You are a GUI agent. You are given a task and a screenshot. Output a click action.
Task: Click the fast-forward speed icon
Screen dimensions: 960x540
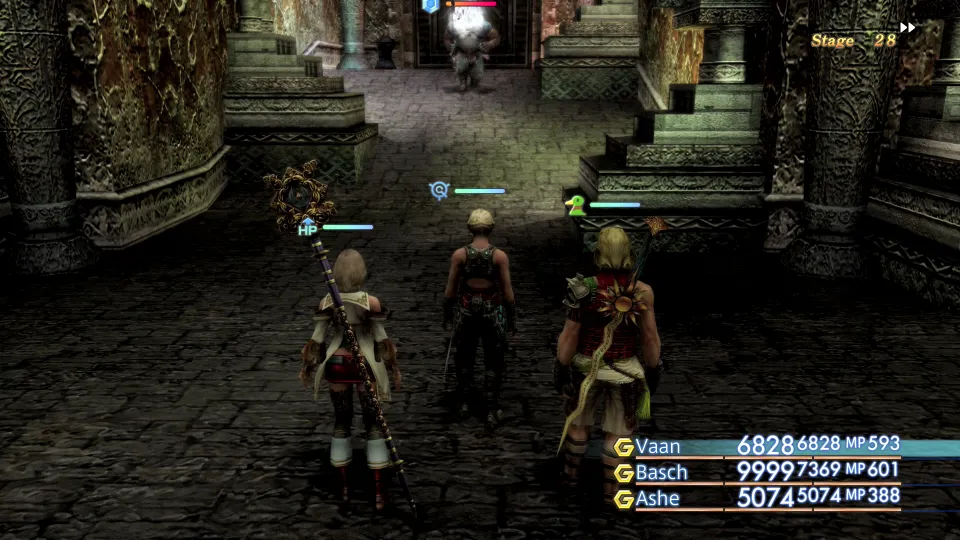(908, 28)
